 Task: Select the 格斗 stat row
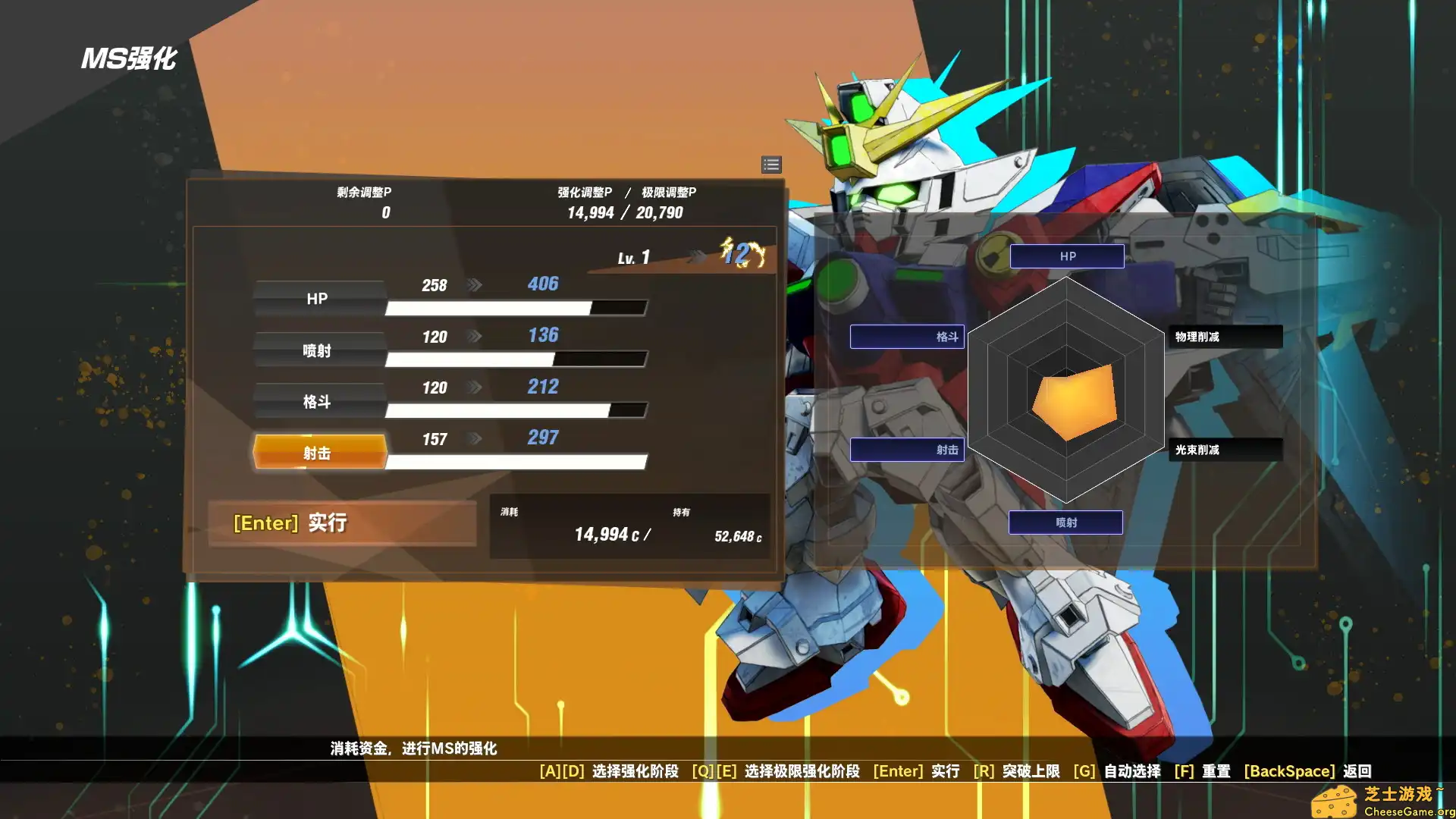click(318, 400)
